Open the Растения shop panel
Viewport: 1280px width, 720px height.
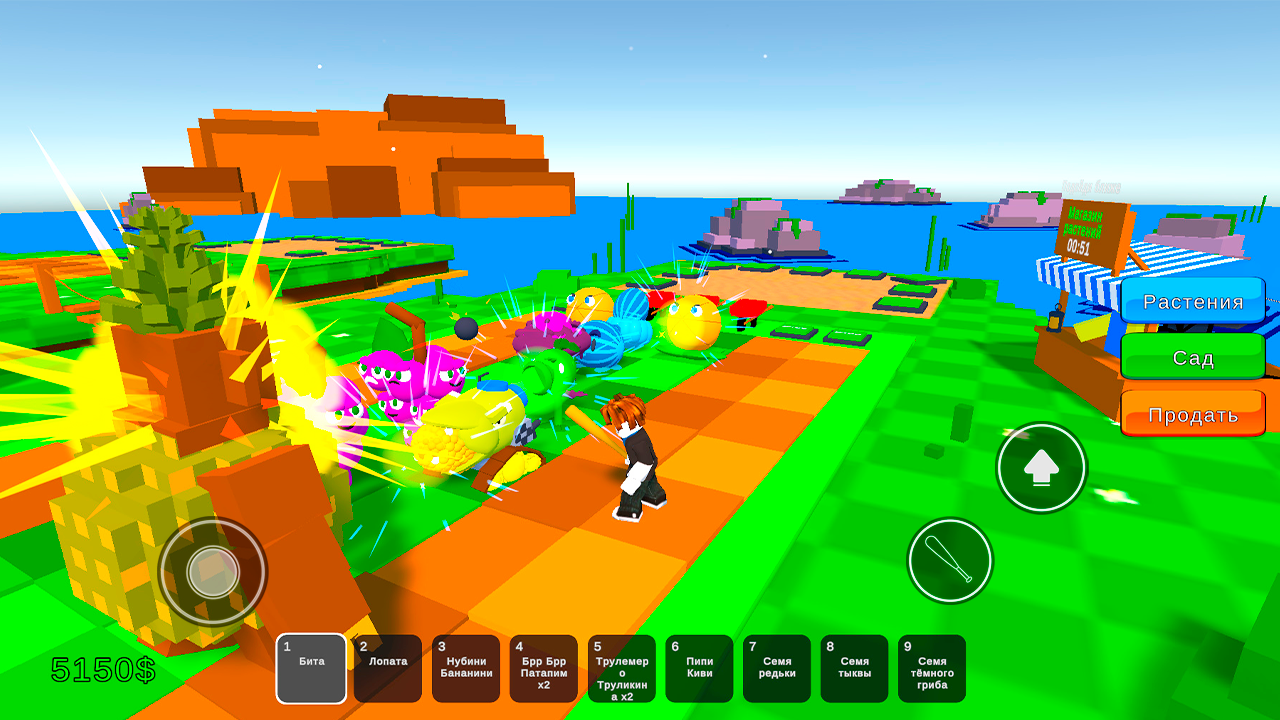point(1193,301)
